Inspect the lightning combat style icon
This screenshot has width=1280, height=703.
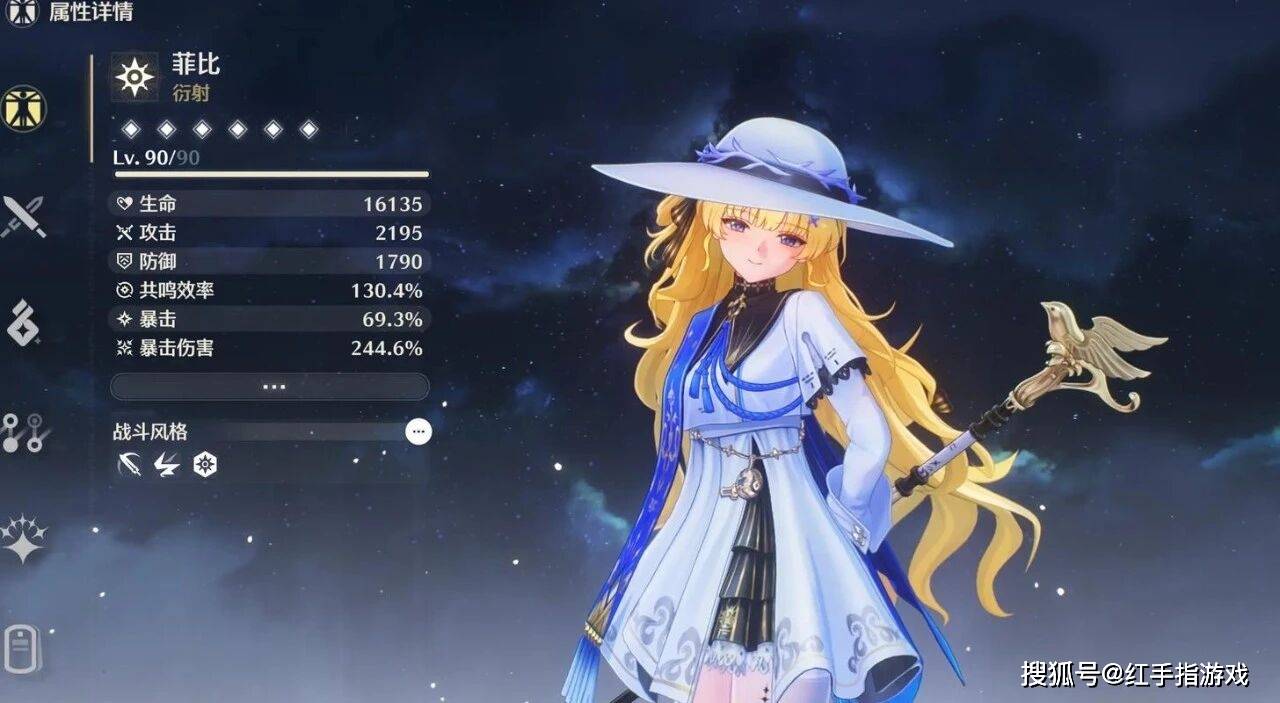pyautogui.click(x=166, y=464)
